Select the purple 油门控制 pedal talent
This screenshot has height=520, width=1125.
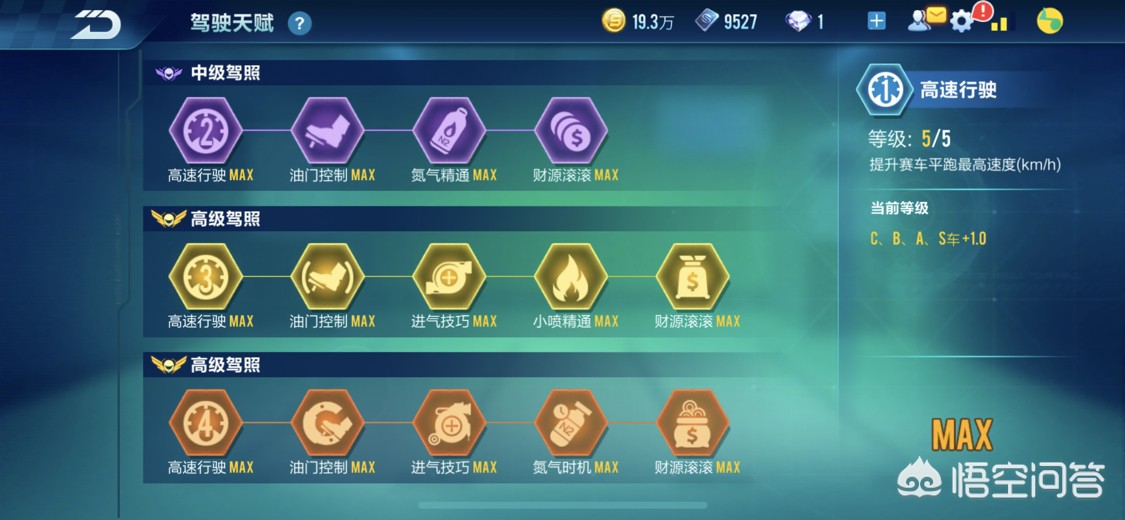[x=327, y=130]
